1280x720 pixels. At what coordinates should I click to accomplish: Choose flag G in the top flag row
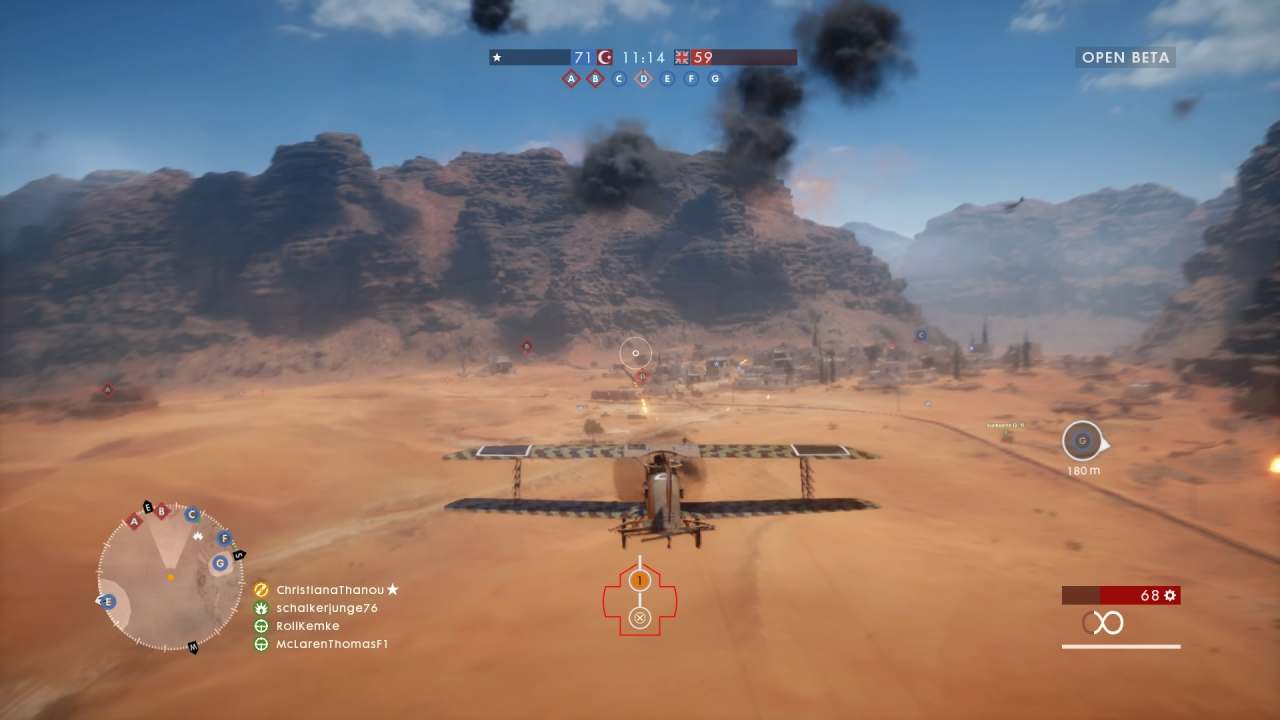[714, 78]
